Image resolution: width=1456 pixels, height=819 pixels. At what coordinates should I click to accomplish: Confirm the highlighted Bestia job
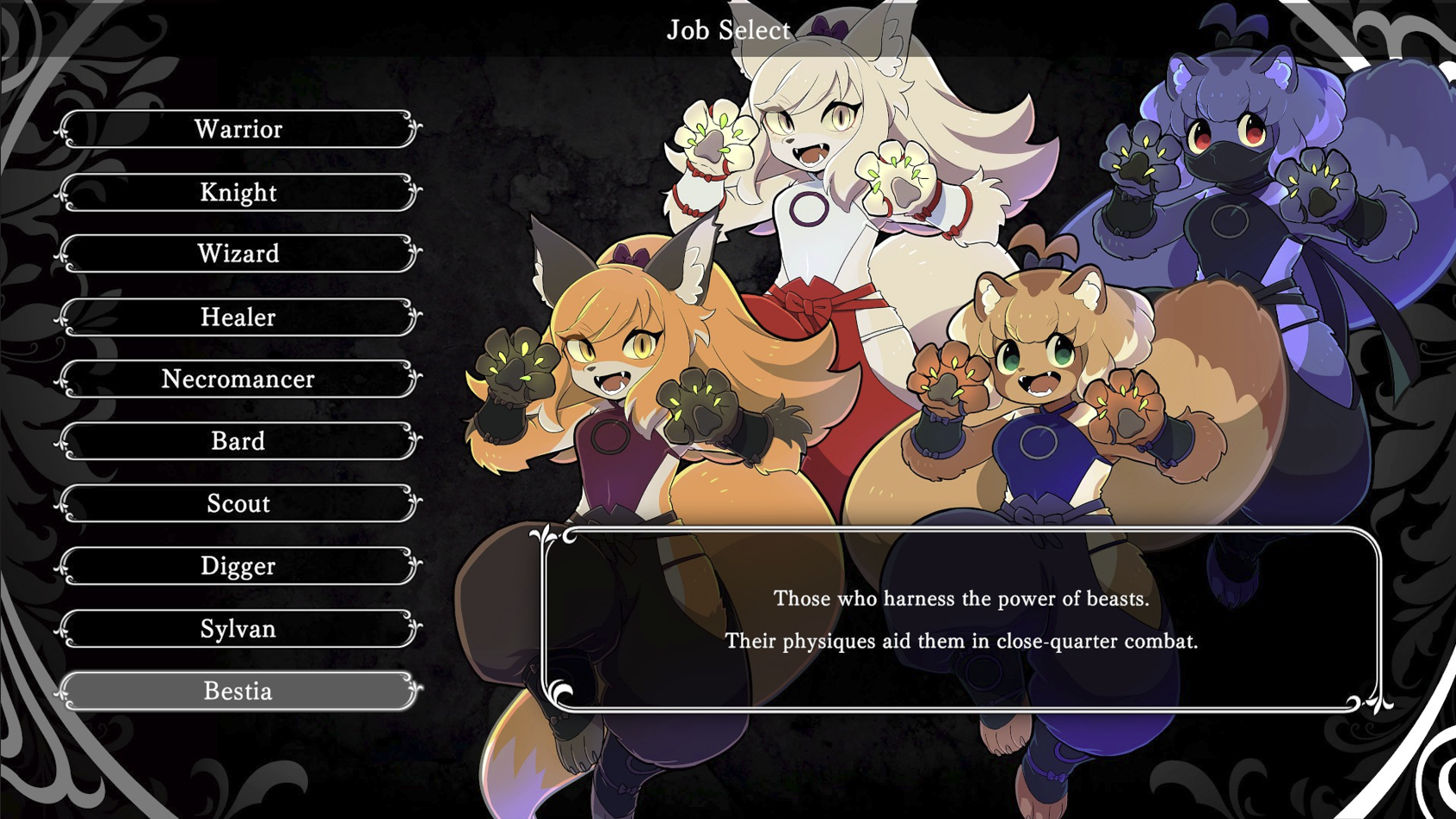(x=238, y=692)
